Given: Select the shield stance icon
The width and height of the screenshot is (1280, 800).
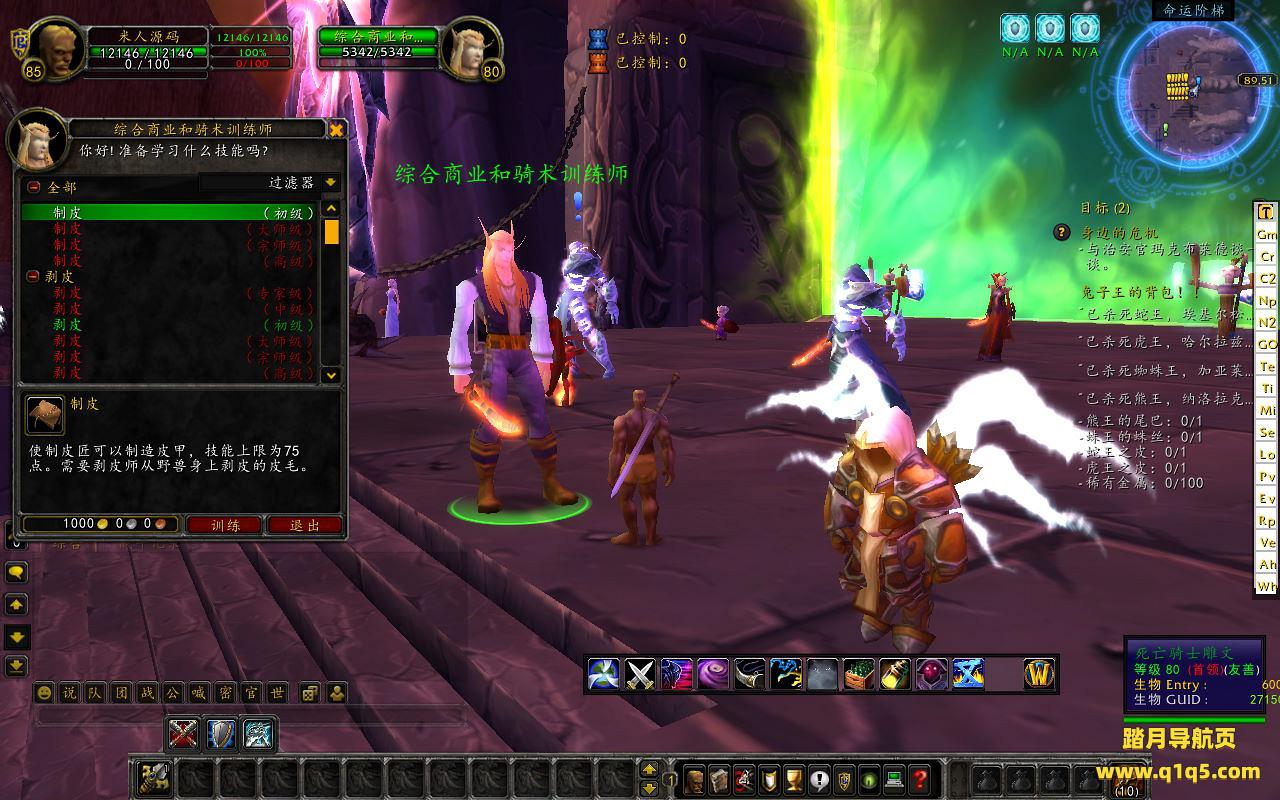Looking at the screenshot, I should pyautogui.click(x=221, y=734).
